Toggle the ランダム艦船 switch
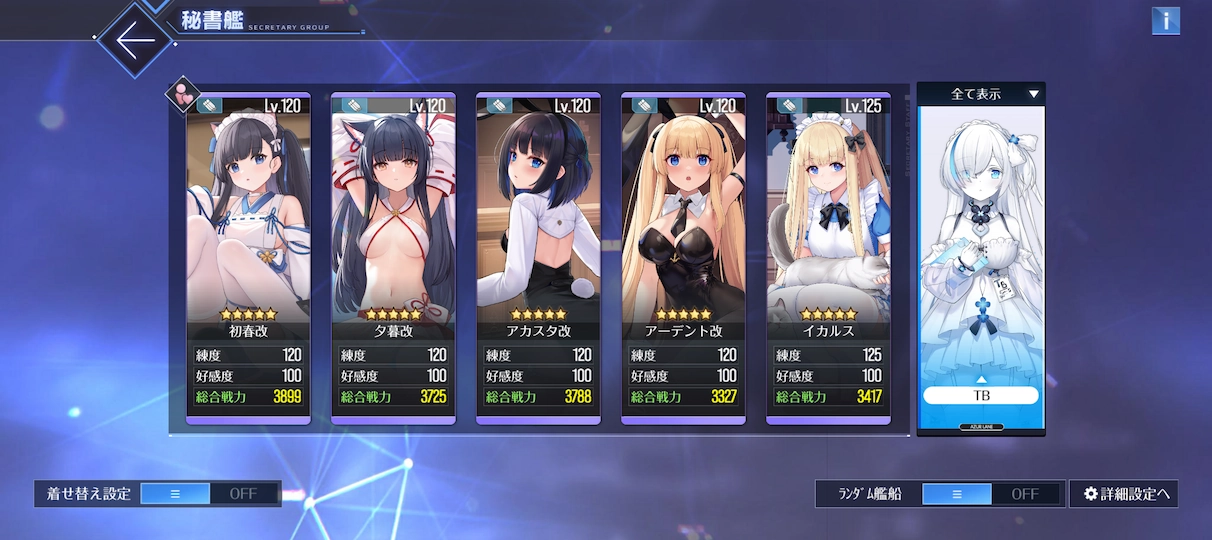The image size is (1212, 540). pos(991,493)
